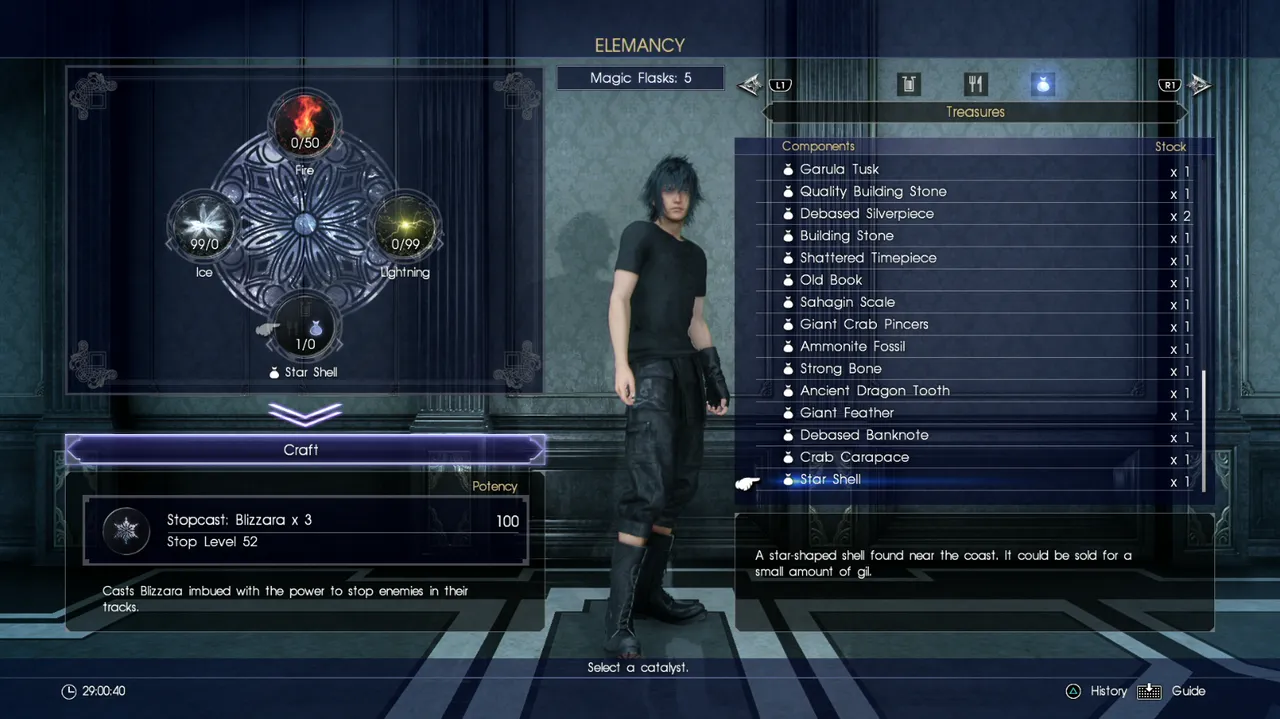This screenshot has width=1280, height=719.
Task: Switch to the food ingredients tab
Action: (x=975, y=85)
